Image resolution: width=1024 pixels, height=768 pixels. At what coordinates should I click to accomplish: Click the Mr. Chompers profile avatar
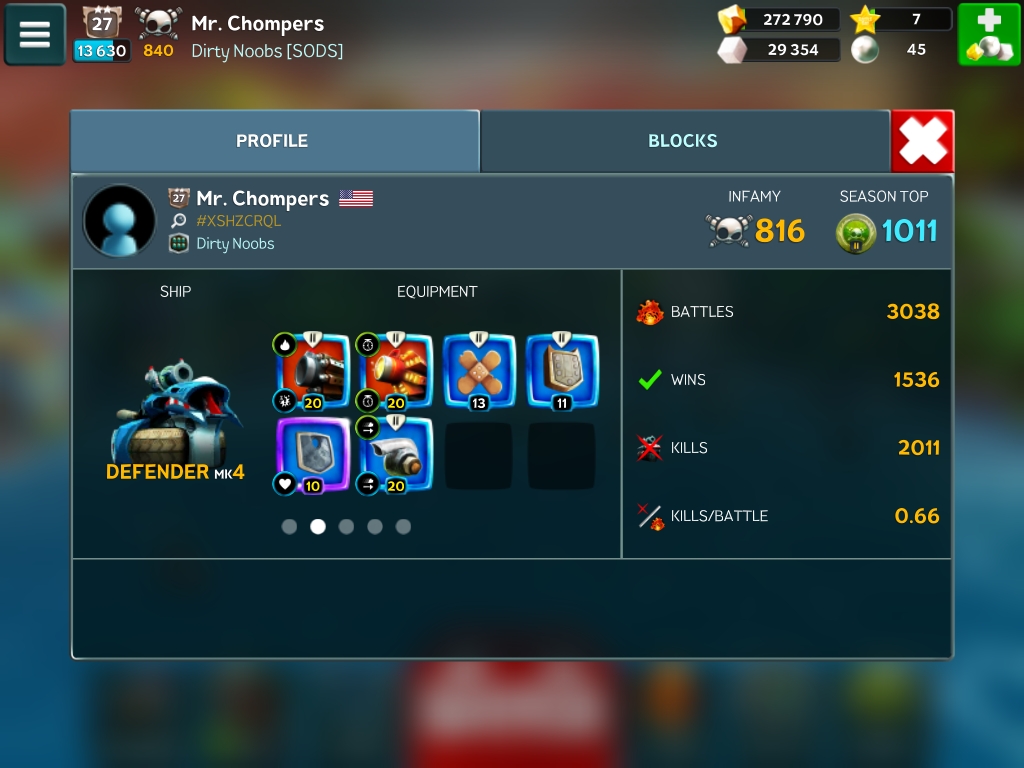pyautogui.click(x=120, y=221)
